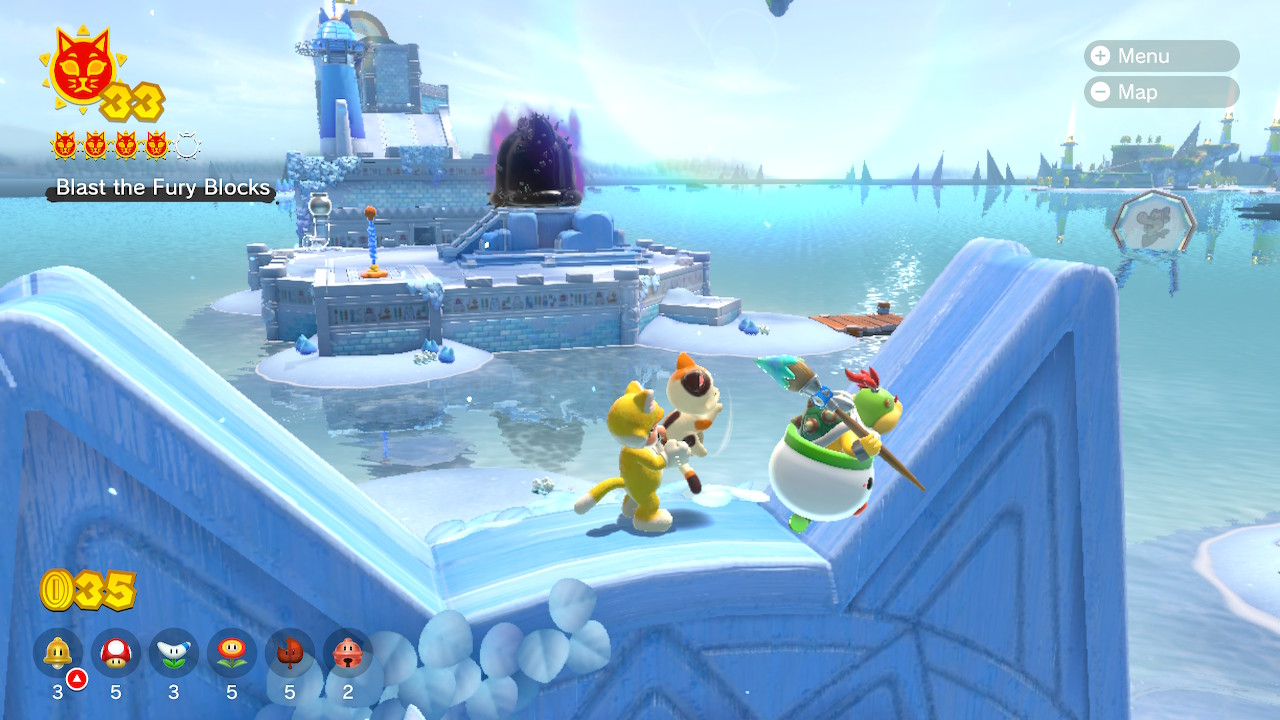Screen dimensions: 1280x720
Task: Select the Super Bell reserve item
Action: coord(58,653)
